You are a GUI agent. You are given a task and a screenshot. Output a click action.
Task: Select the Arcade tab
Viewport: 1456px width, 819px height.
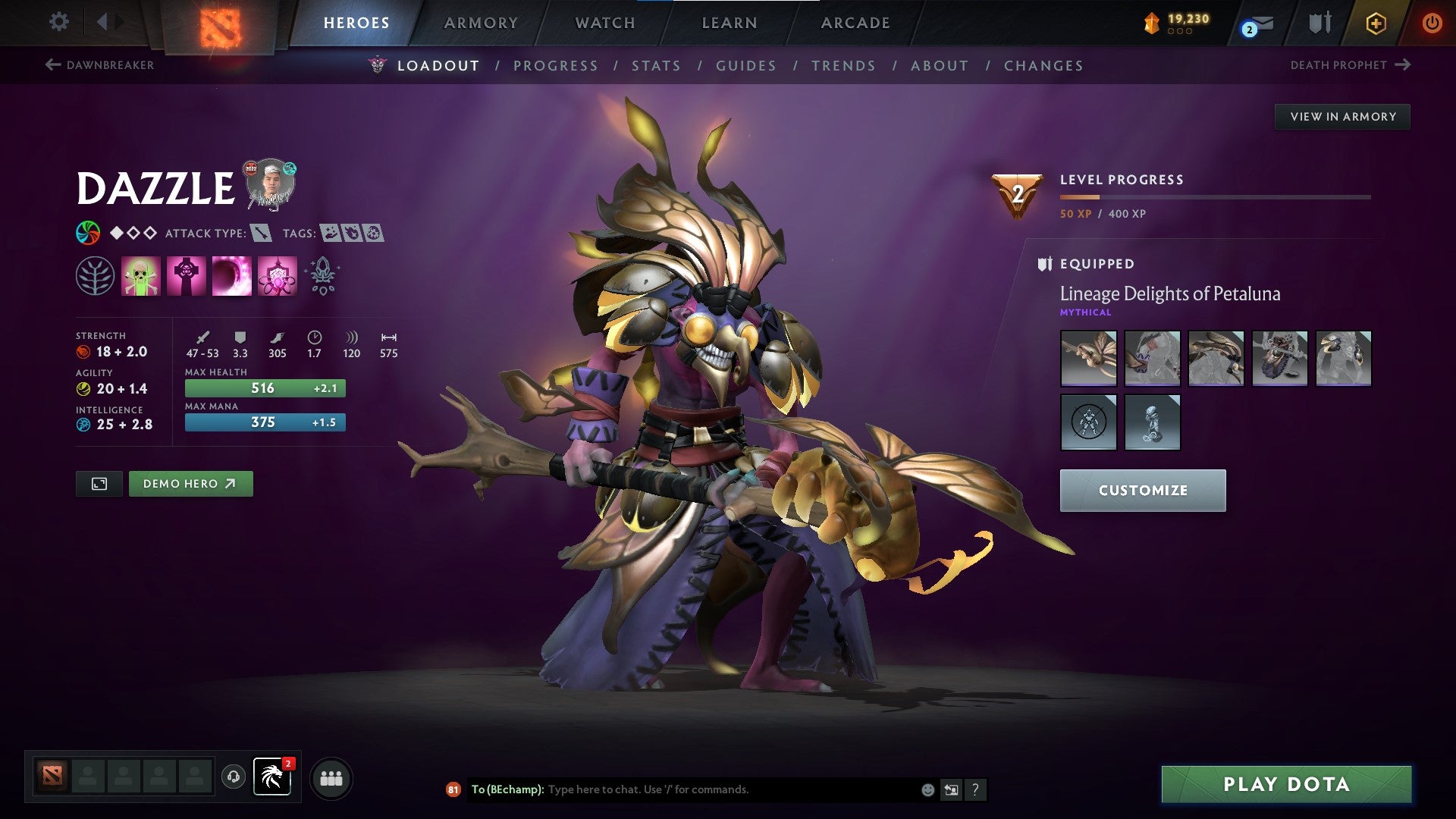(855, 23)
